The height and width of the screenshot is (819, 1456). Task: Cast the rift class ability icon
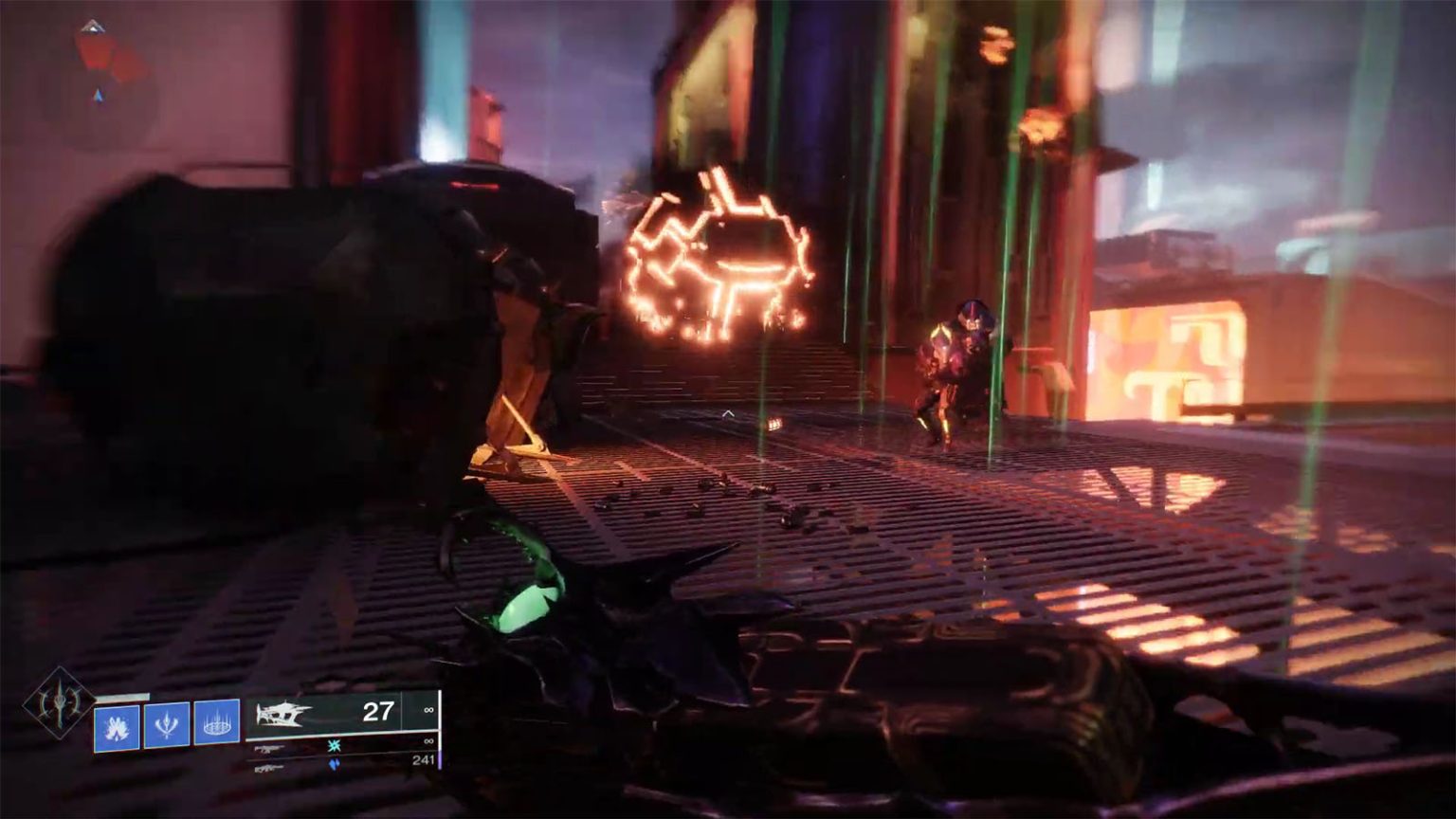[217, 722]
